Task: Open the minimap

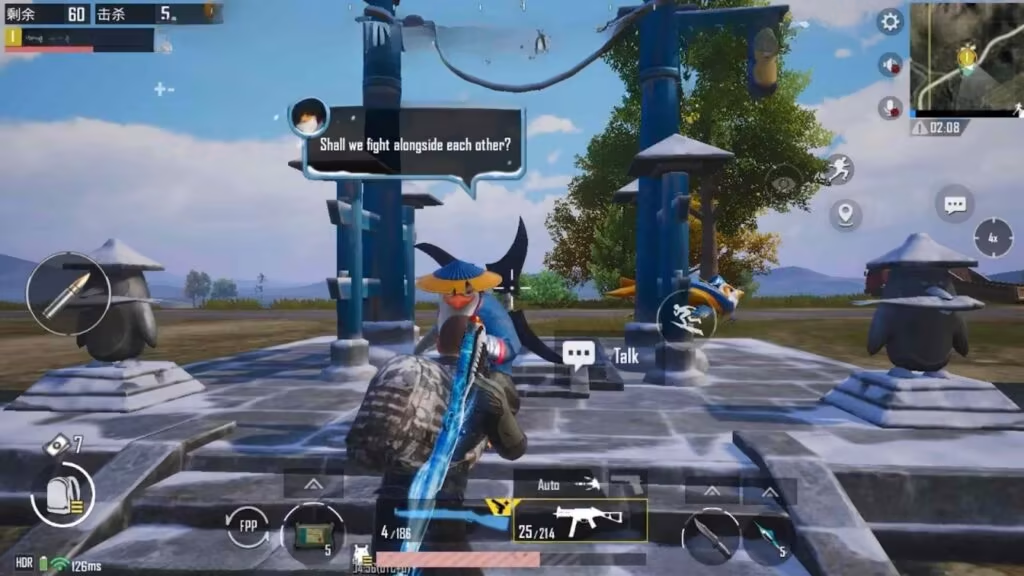Action: tap(965, 56)
